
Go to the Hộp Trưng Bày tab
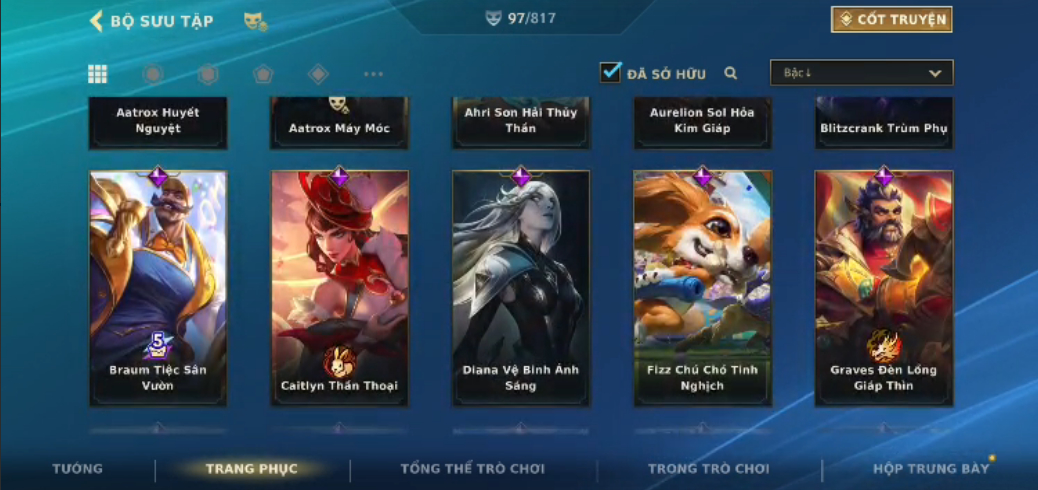tap(931, 469)
